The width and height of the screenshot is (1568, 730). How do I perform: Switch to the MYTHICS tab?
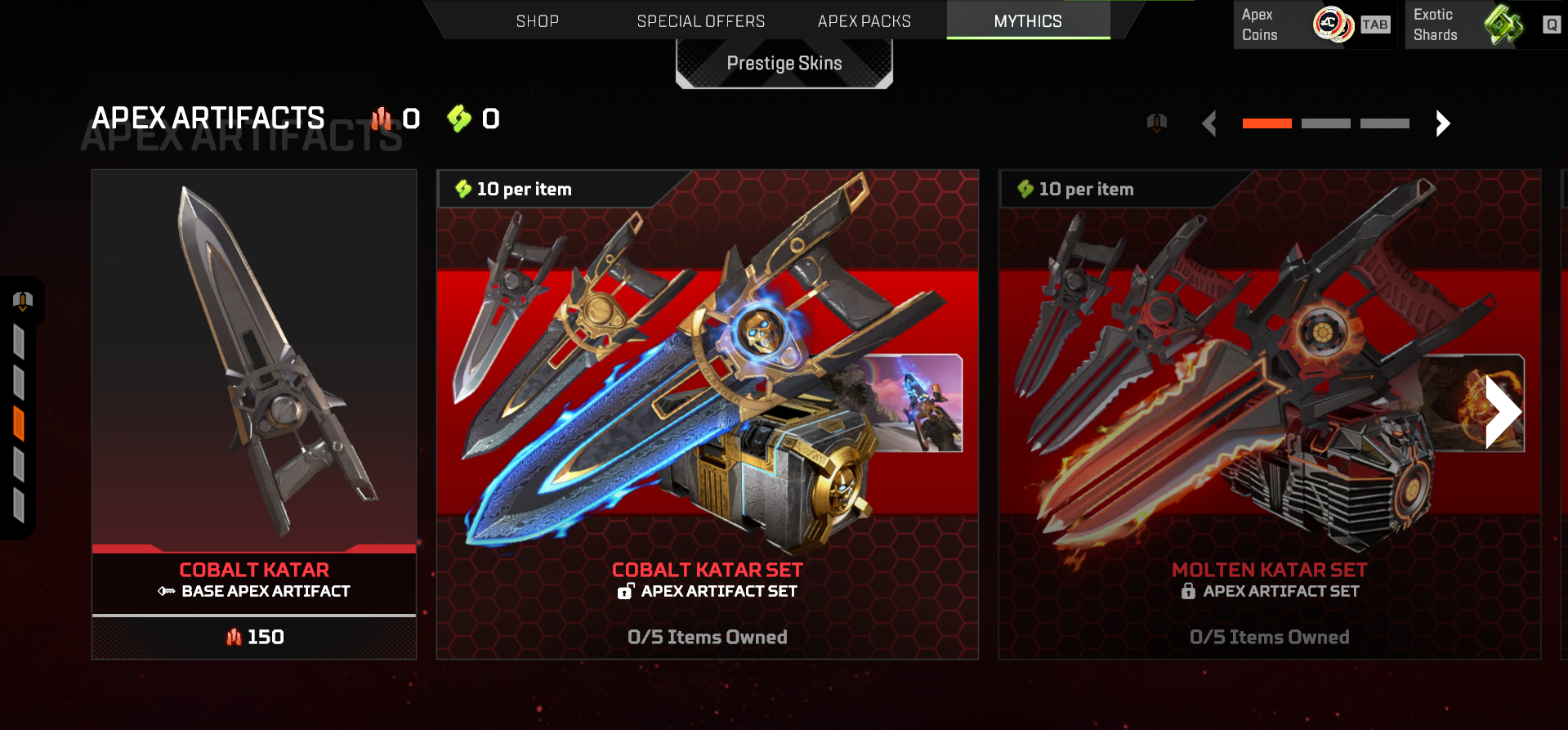point(1027,20)
